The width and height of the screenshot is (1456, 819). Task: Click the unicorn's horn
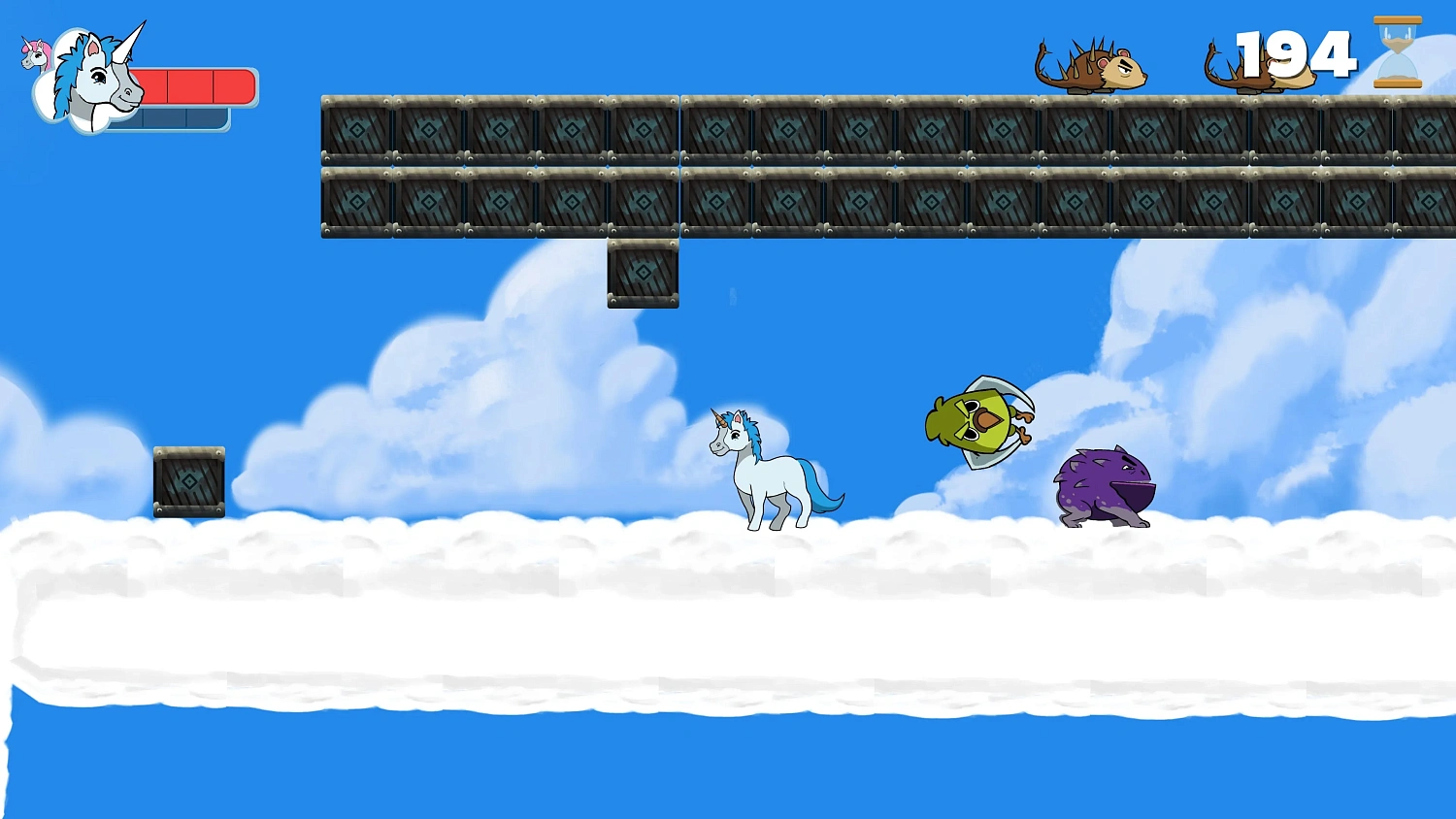click(720, 417)
